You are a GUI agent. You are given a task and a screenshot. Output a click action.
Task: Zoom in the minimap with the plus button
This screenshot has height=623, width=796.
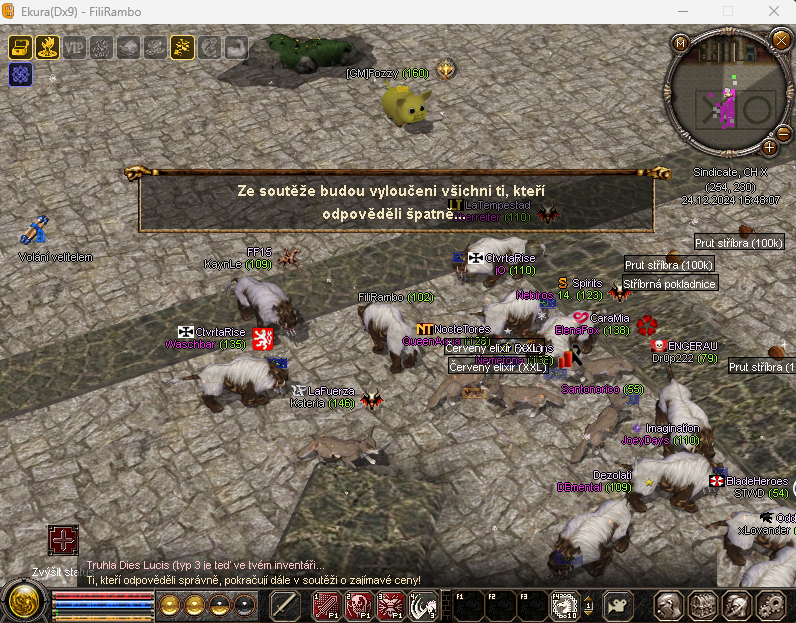tap(770, 147)
